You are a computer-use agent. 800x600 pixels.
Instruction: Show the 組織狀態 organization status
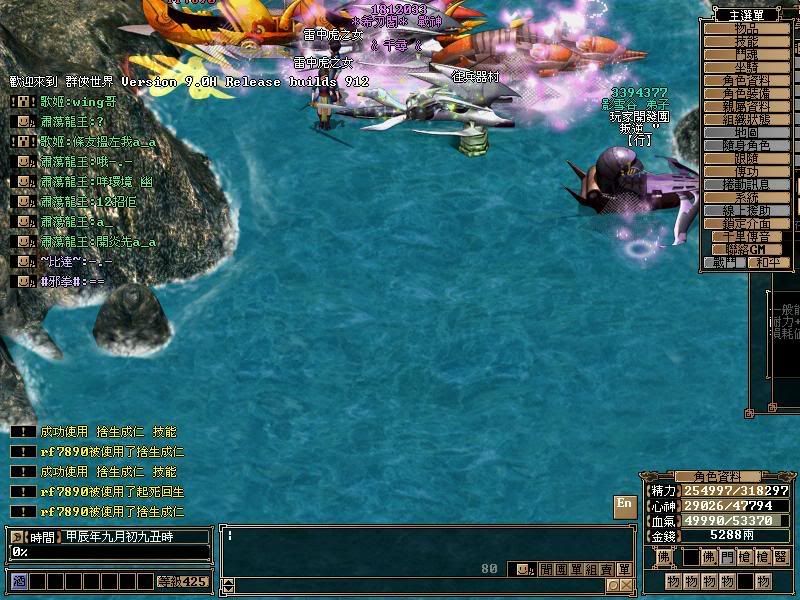(746, 120)
